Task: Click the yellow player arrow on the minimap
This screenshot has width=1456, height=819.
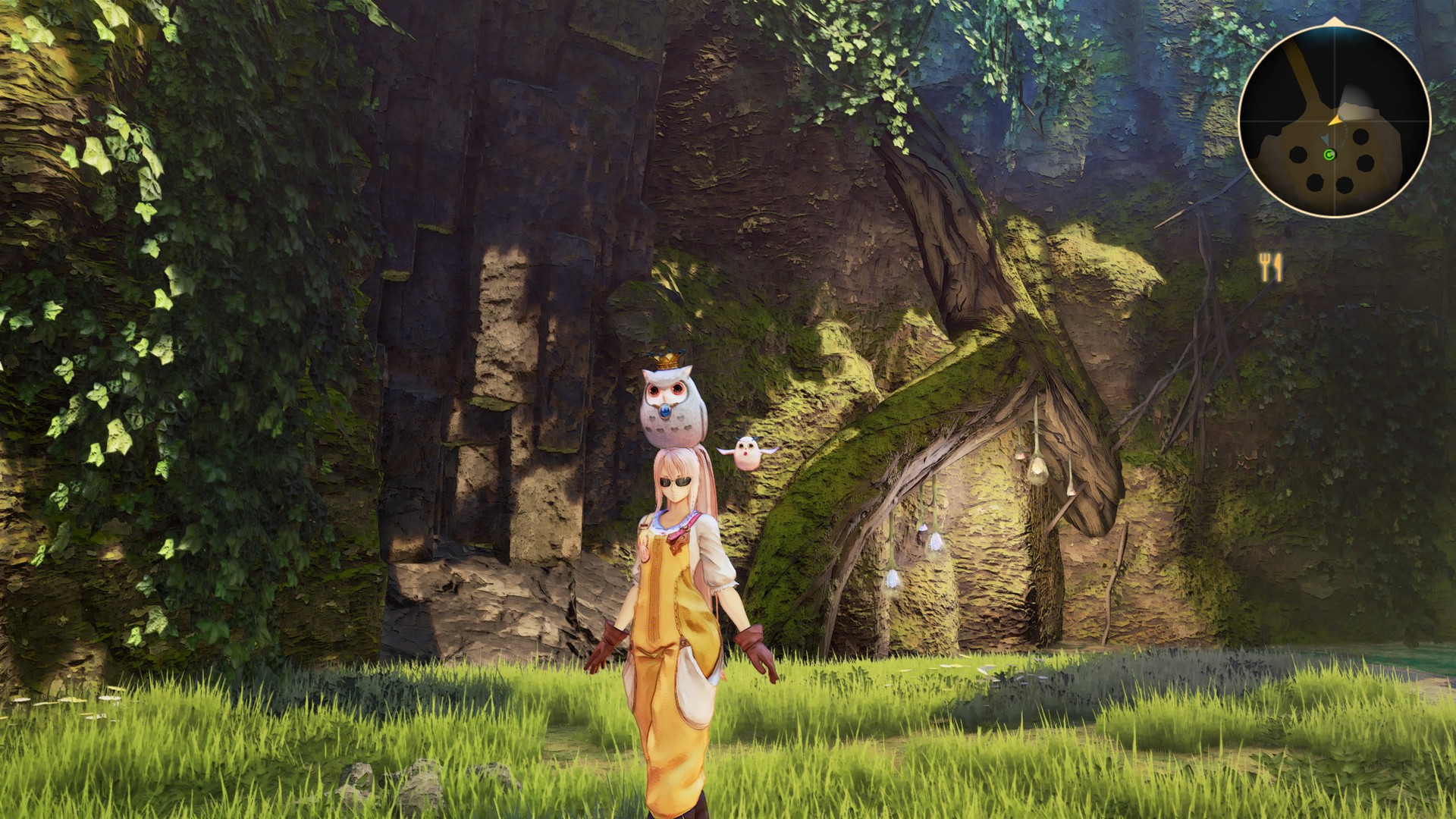Action: click(x=1335, y=120)
